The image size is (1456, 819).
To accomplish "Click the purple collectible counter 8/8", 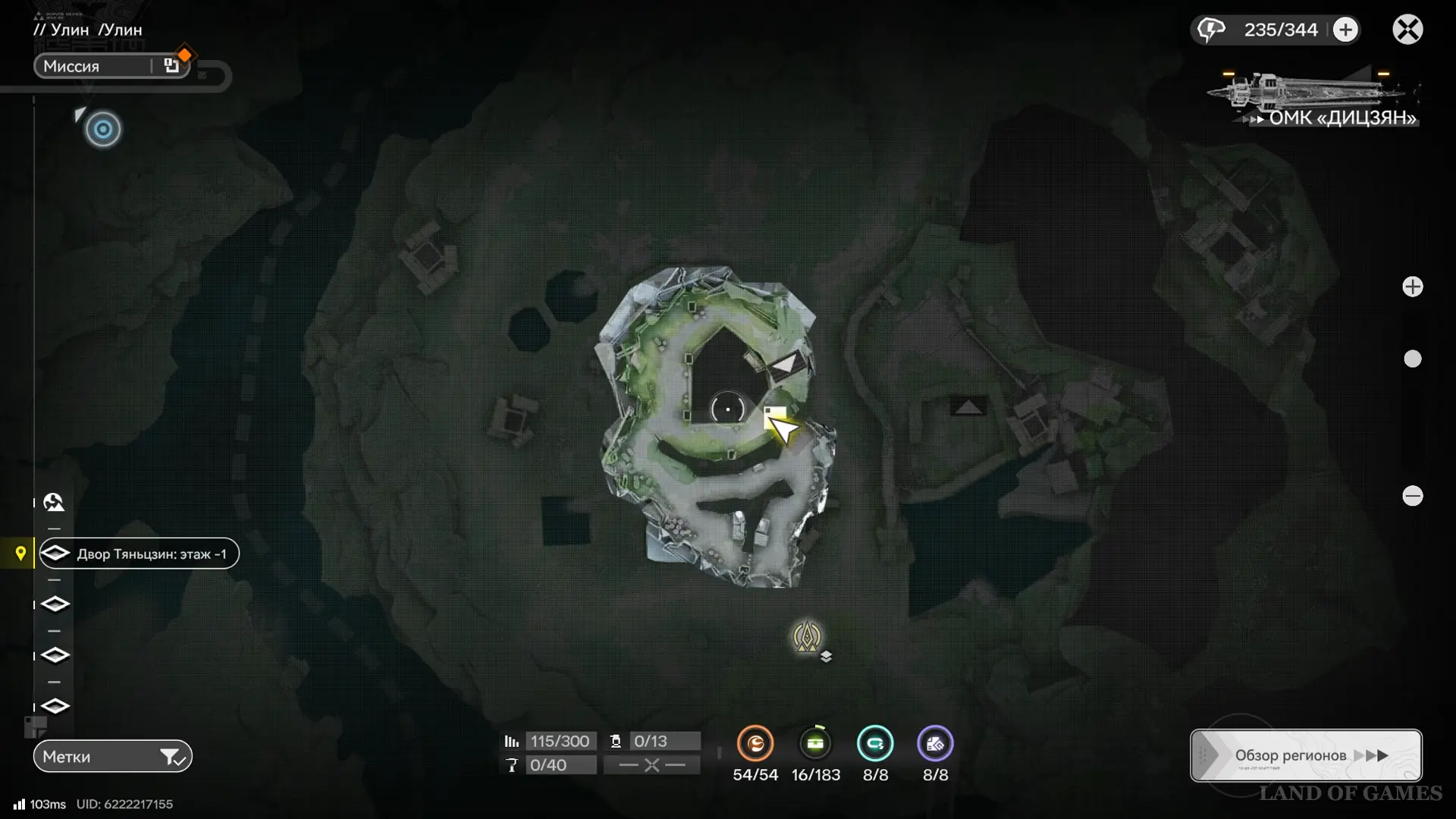I will [935, 744].
